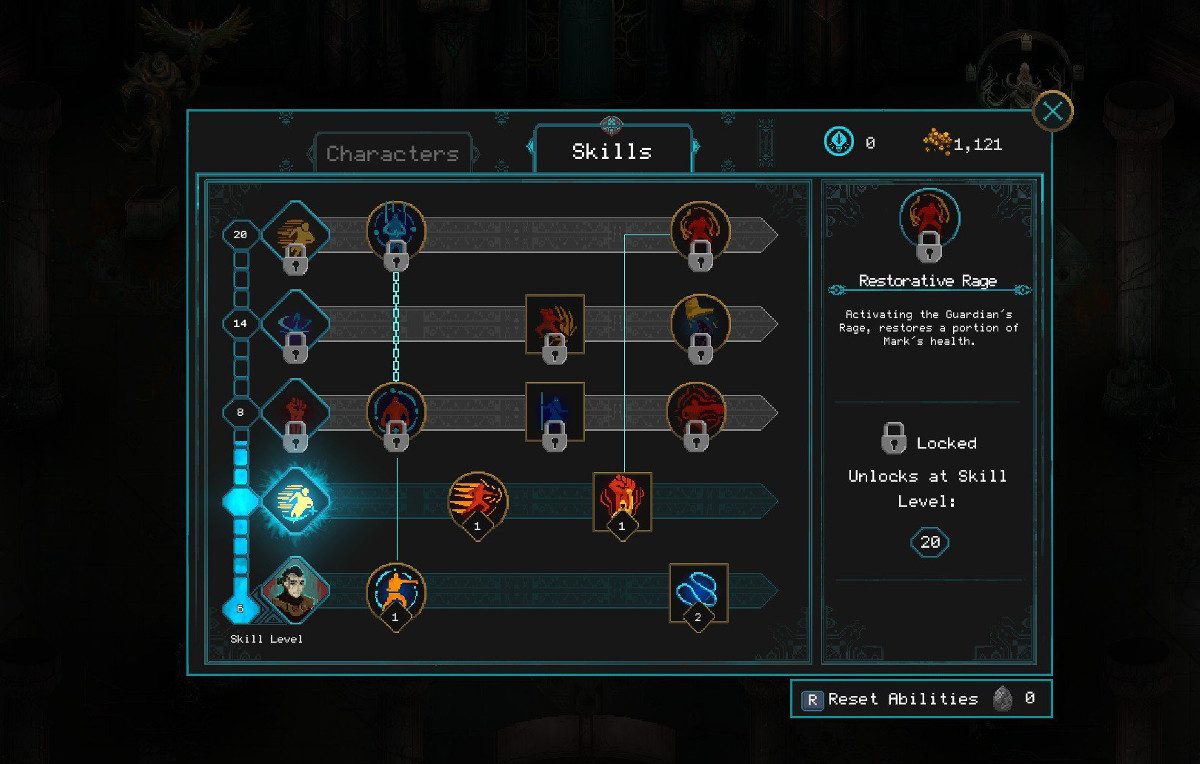Inspect the locked blue vortex skill at level 14

[x=295, y=323]
